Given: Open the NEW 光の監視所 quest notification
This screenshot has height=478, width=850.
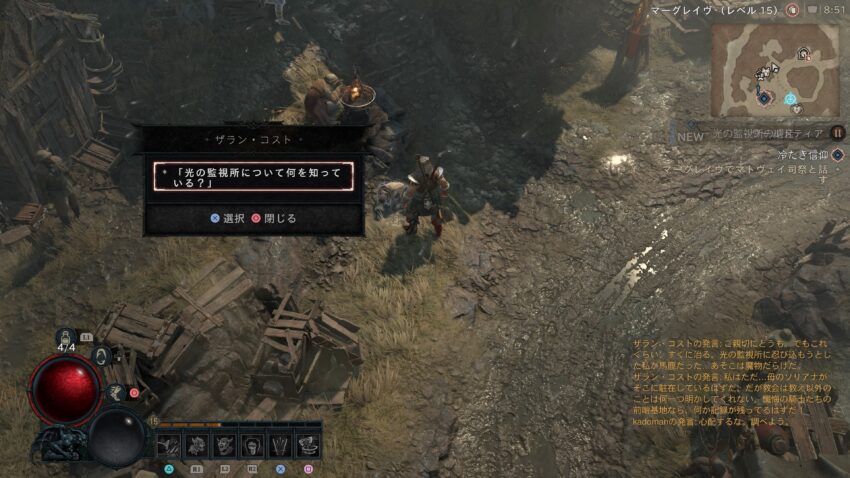Looking at the screenshot, I should pyautogui.click(x=760, y=133).
